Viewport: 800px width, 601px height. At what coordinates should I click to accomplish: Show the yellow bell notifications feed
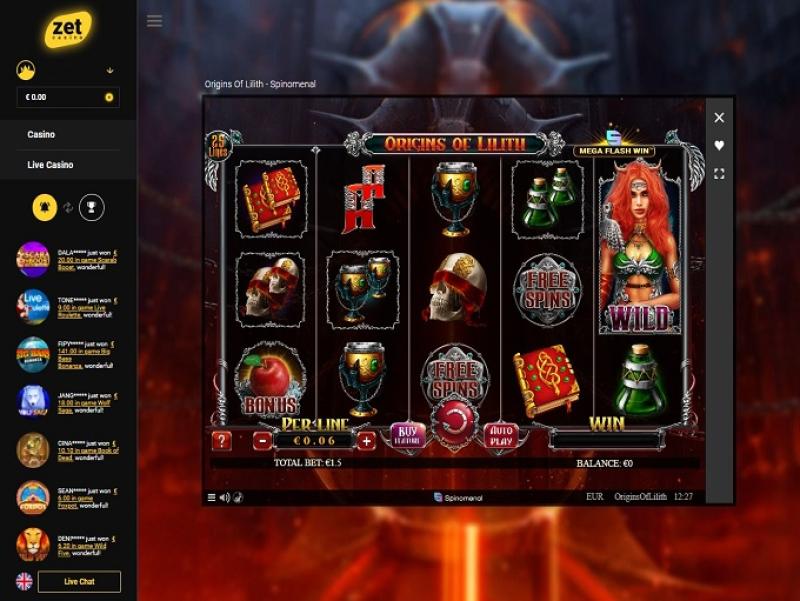tap(44, 208)
